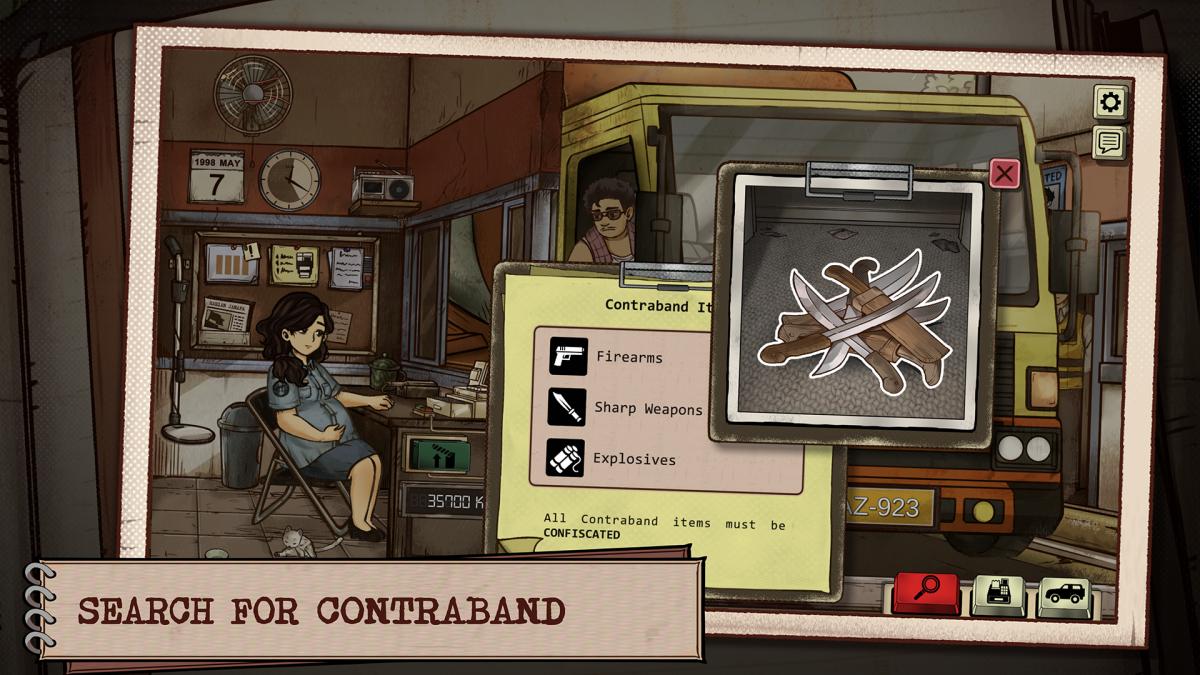This screenshot has width=1200, height=675.
Task: Open the speech bubble message log
Action: [x=1109, y=143]
